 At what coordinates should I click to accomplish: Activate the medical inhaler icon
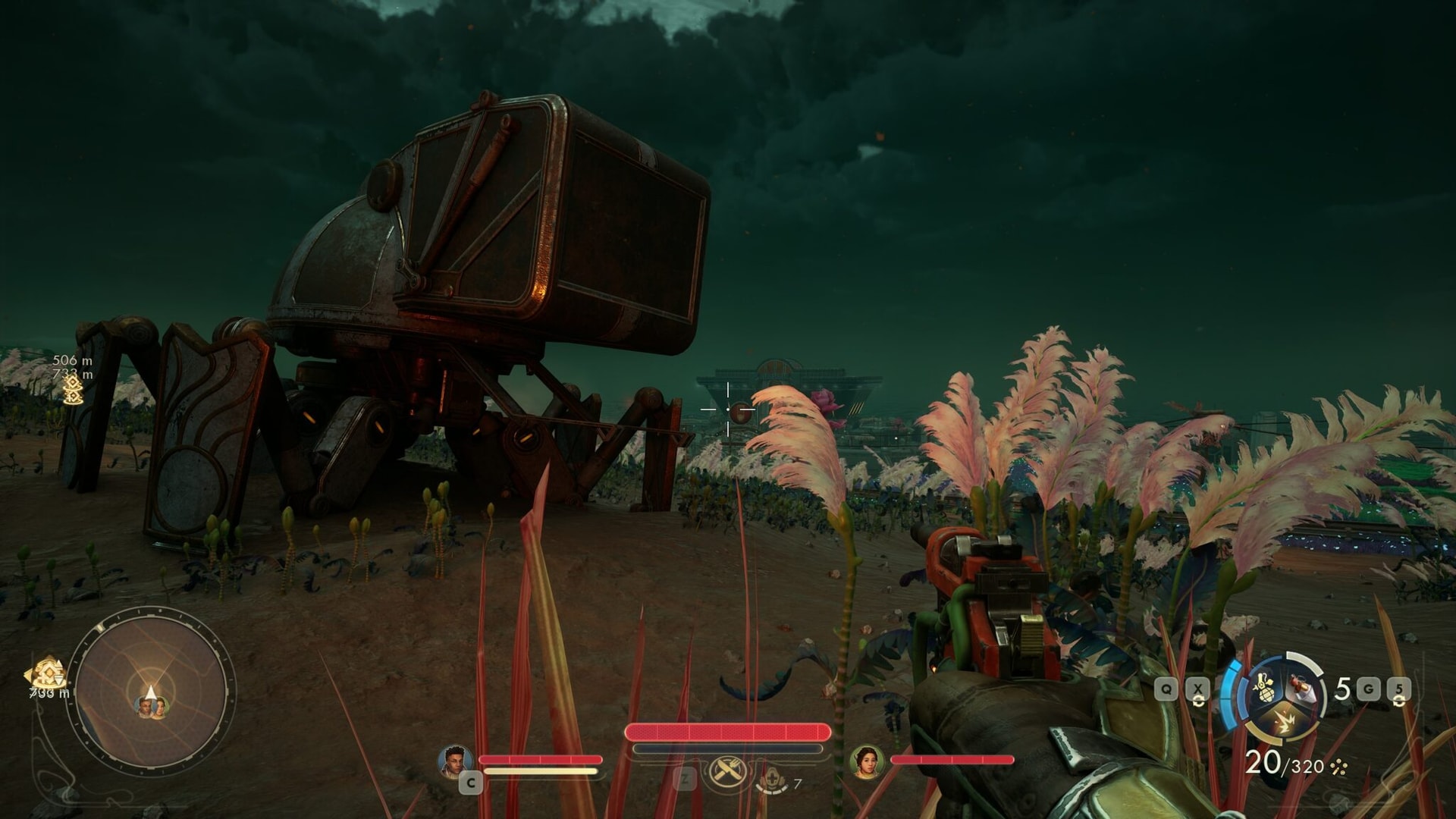(x=772, y=780)
